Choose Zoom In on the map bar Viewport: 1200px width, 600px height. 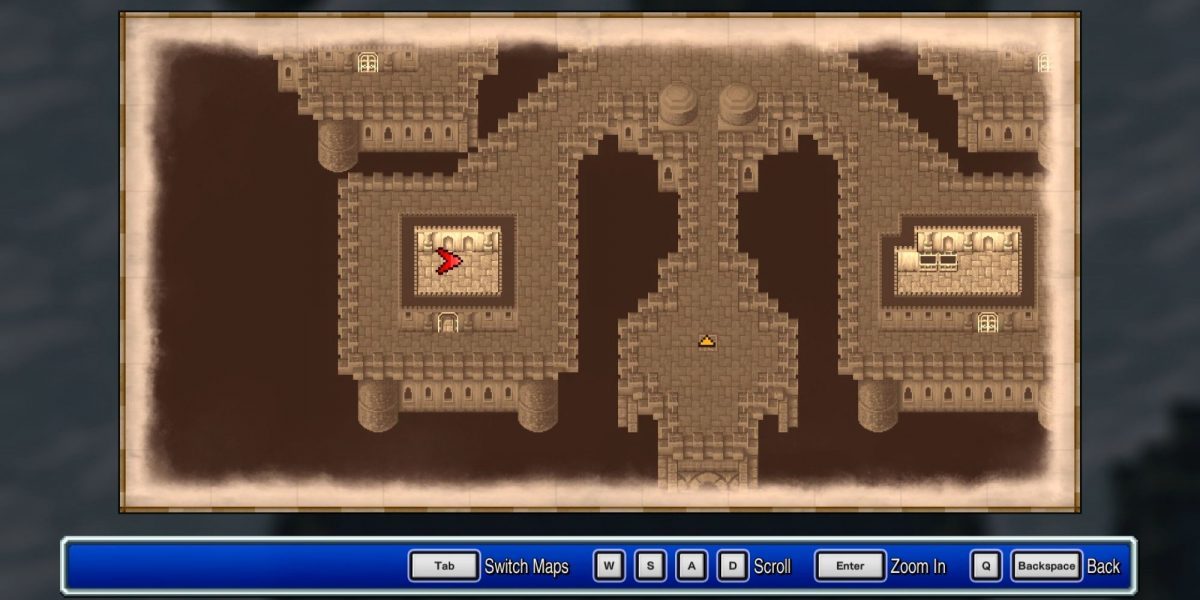point(917,566)
